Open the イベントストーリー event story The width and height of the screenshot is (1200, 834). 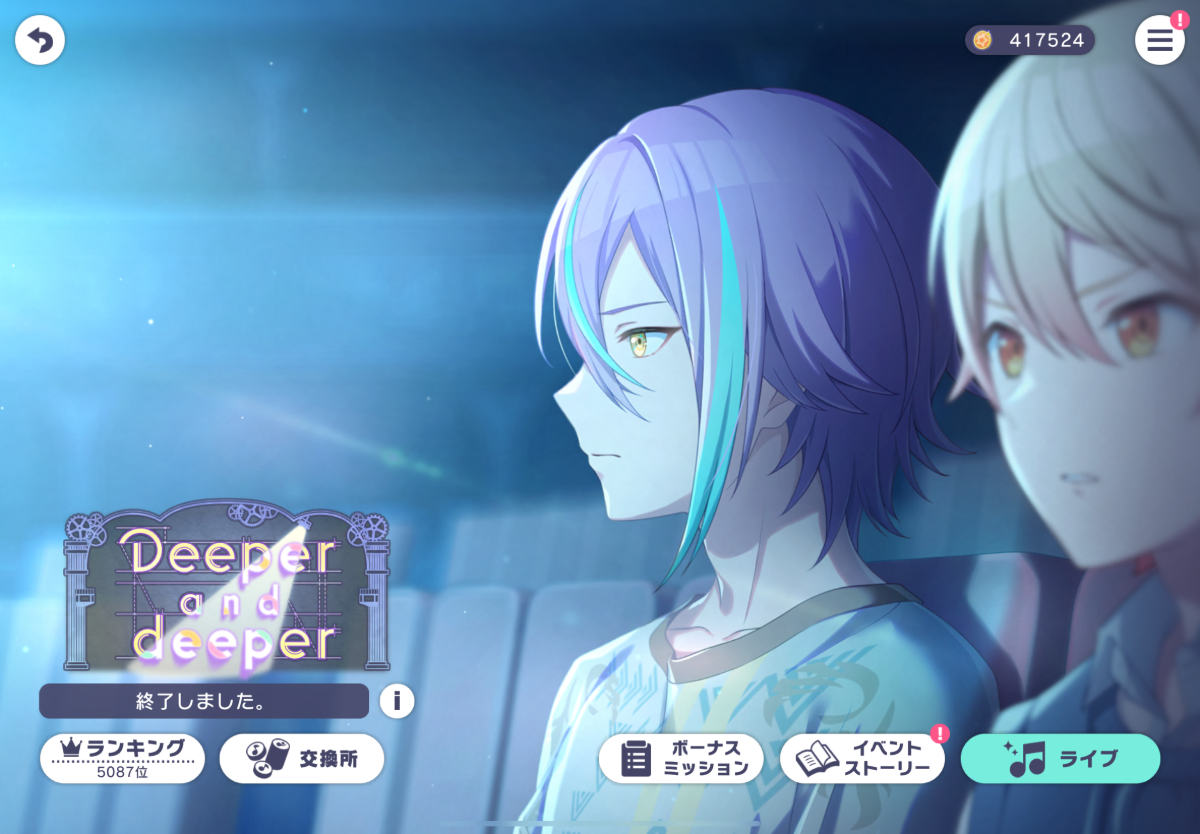[x=861, y=759]
